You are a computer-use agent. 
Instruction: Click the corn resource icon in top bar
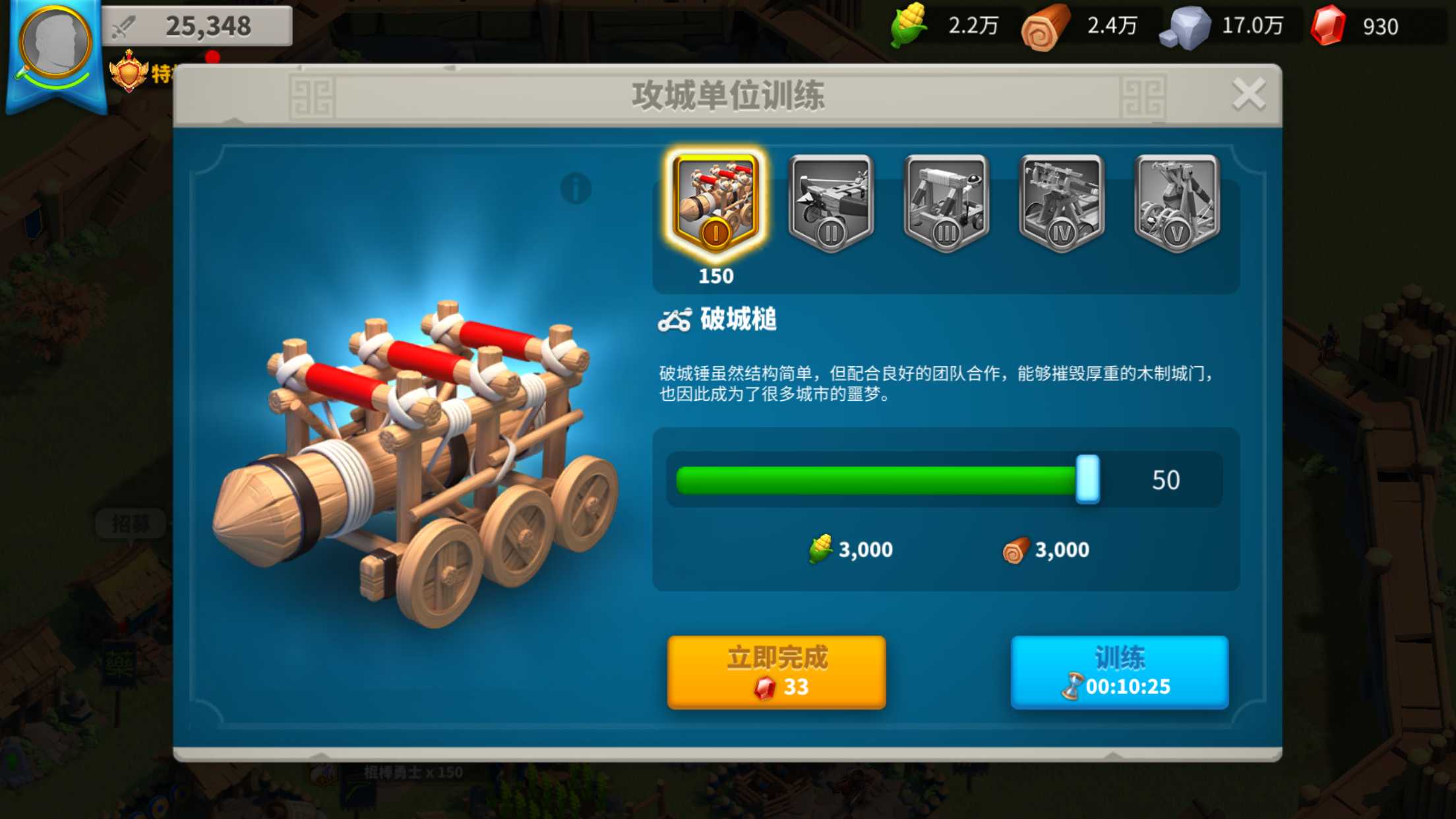click(x=909, y=26)
